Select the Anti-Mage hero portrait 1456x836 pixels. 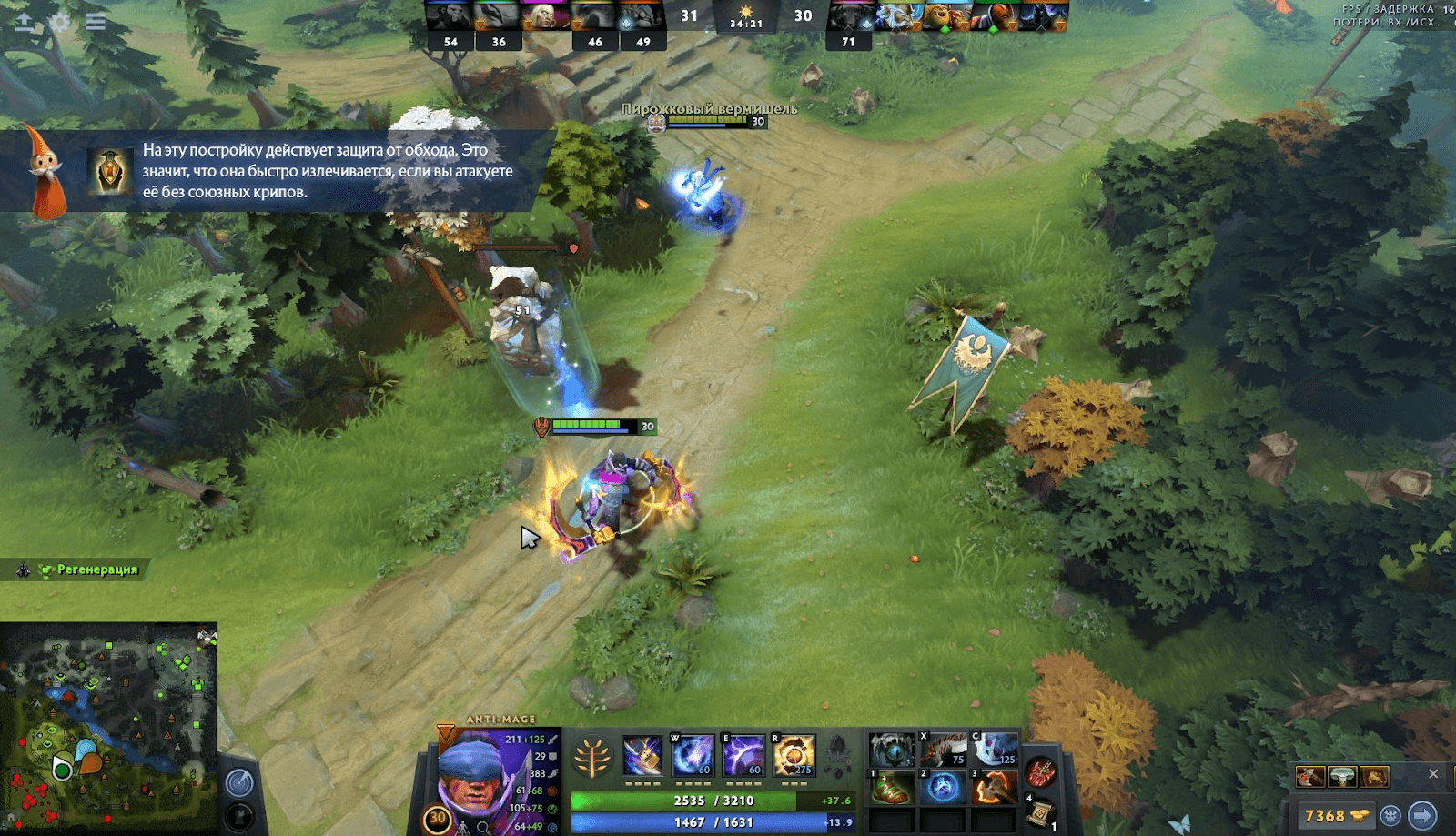tap(473, 773)
